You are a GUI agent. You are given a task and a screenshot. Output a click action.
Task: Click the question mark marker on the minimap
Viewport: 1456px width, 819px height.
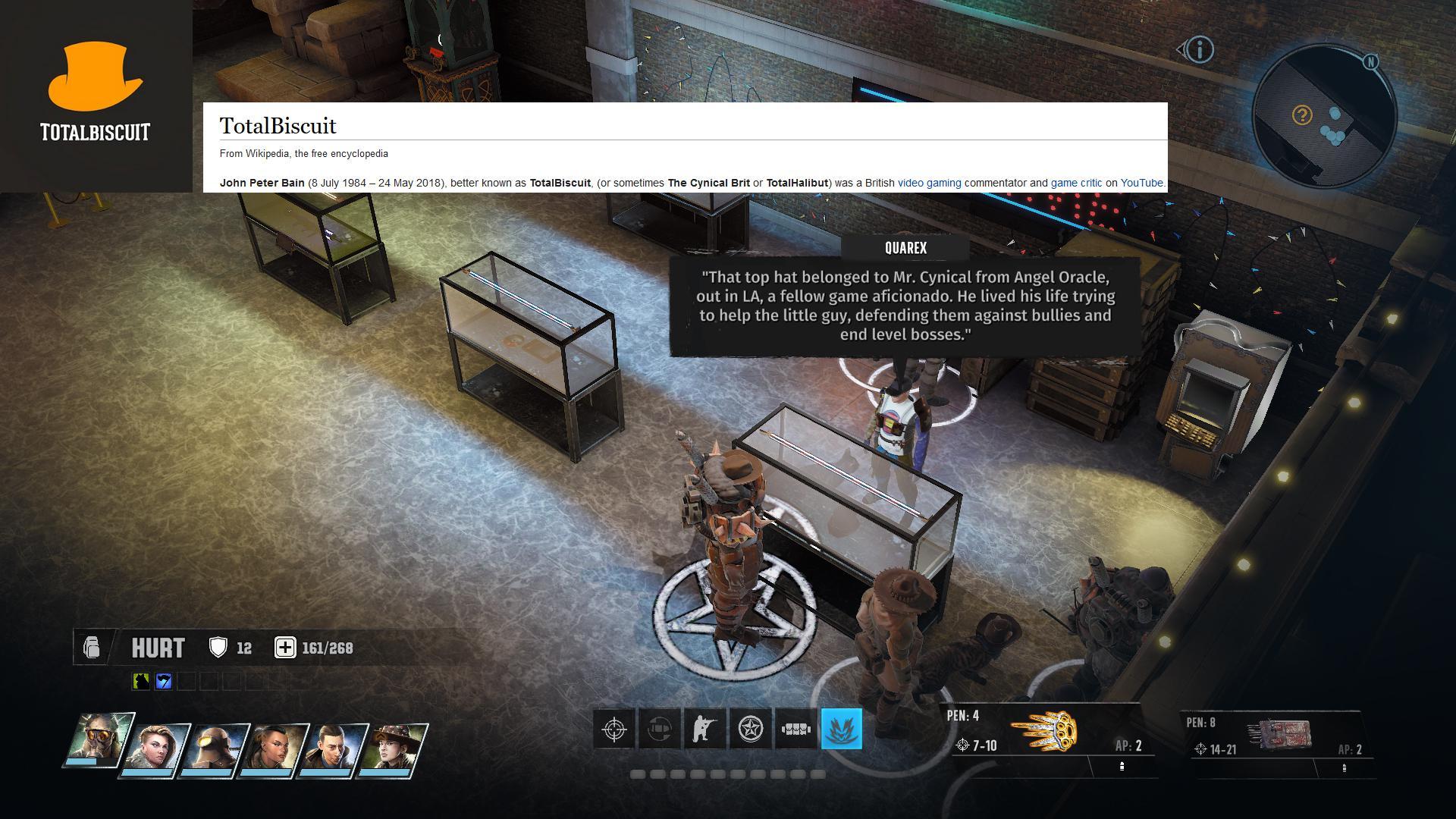click(x=1301, y=114)
